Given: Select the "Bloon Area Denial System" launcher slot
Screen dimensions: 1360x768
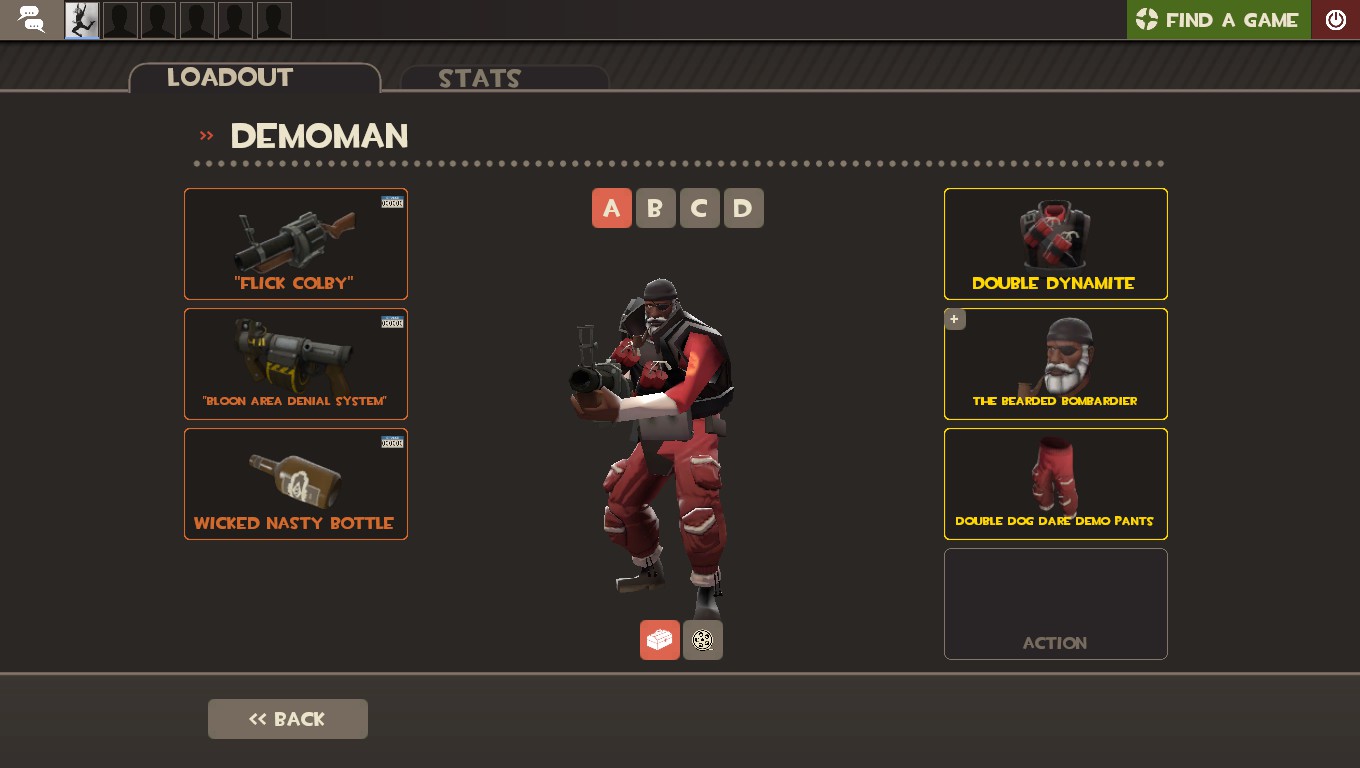Looking at the screenshot, I should click(x=295, y=363).
